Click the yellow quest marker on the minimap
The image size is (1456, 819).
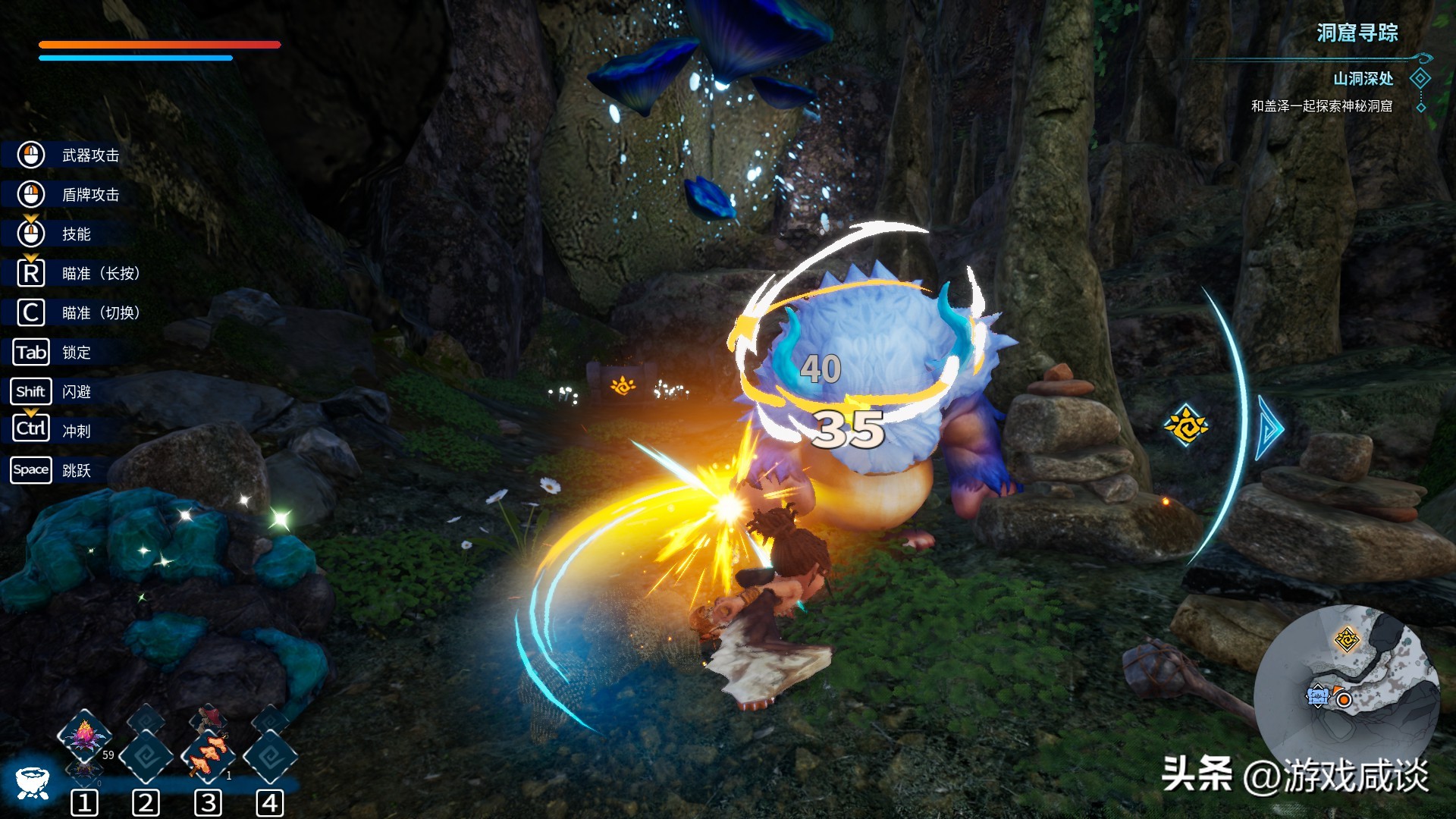[x=1347, y=639]
